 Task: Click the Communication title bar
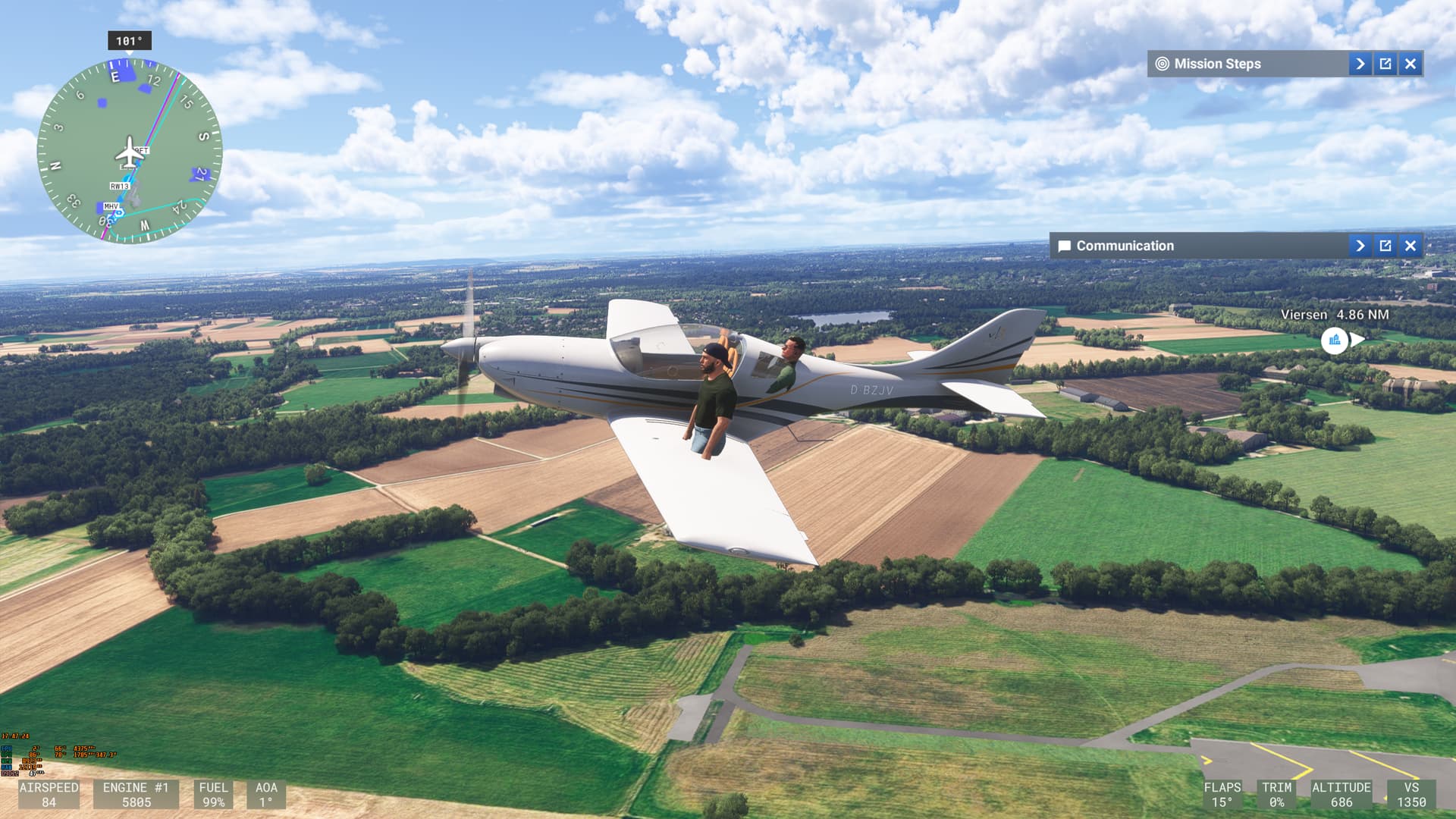pyautogui.click(x=1198, y=246)
